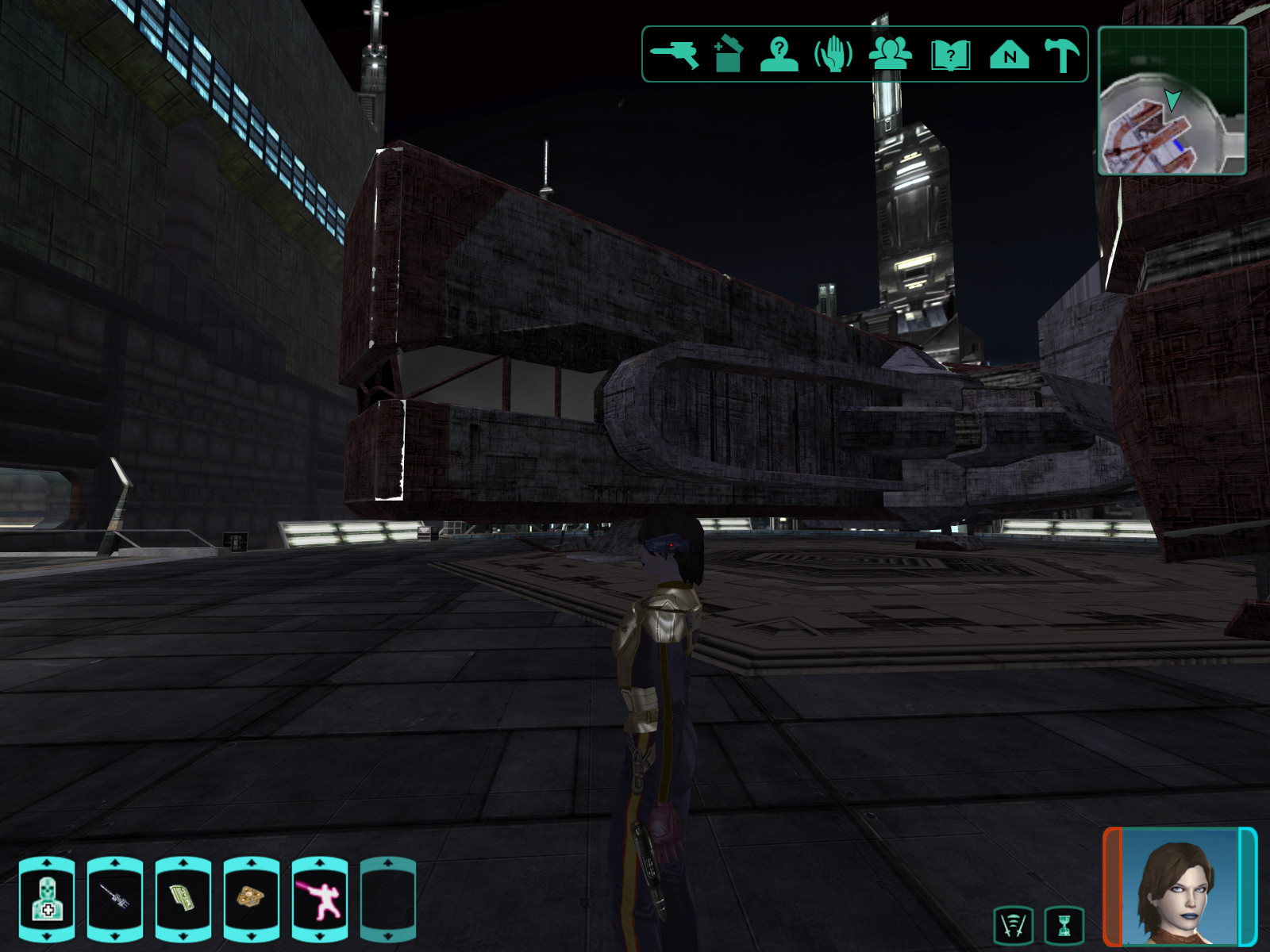Open the Options hammer icon
The image size is (1270, 952).
point(1062,55)
